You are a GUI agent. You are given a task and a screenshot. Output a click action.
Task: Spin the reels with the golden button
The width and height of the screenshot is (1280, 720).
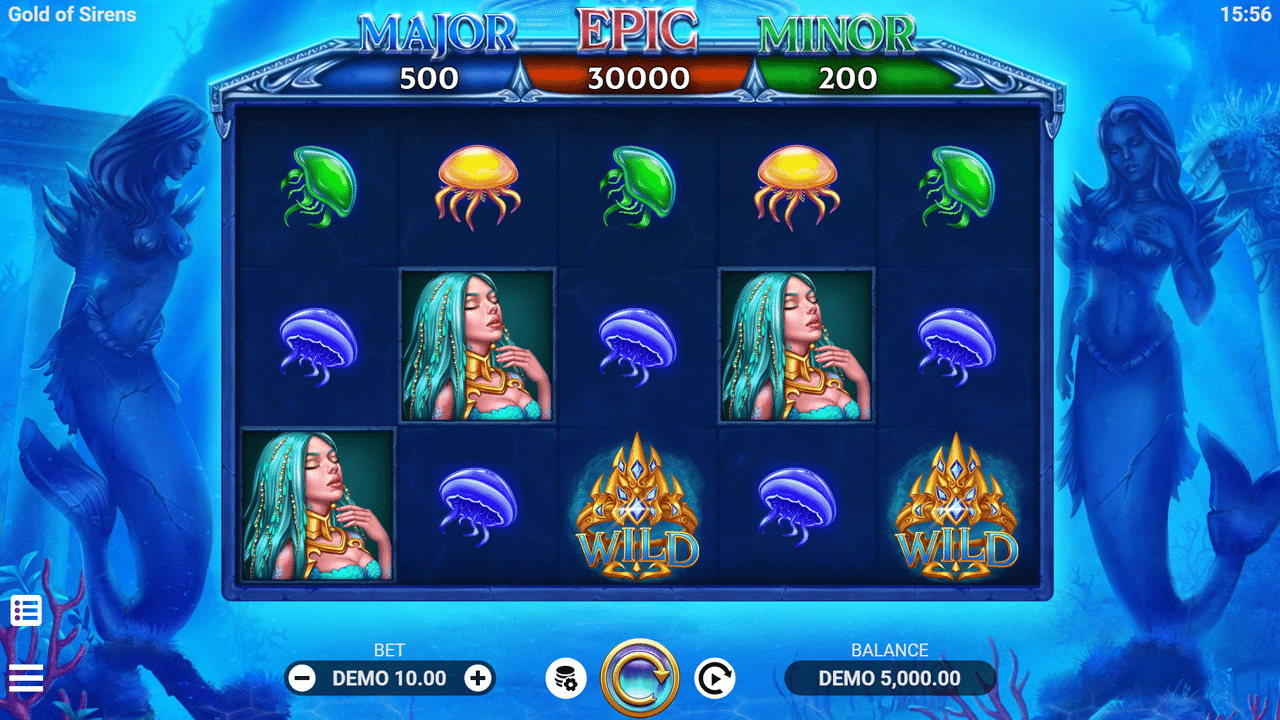click(640, 678)
